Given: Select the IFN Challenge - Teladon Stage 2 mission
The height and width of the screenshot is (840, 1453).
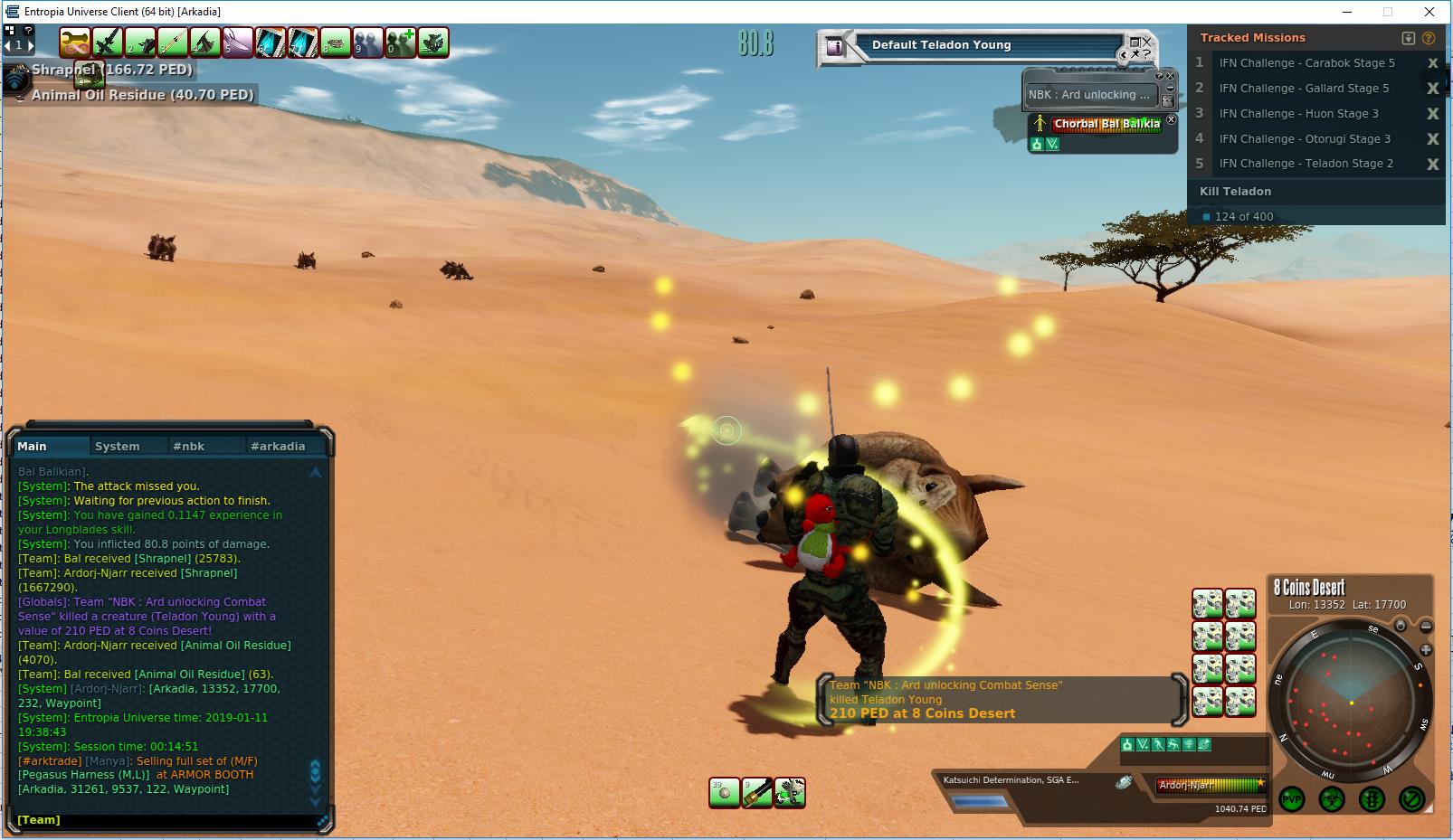Looking at the screenshot, I should click(x=1306, y=164).
